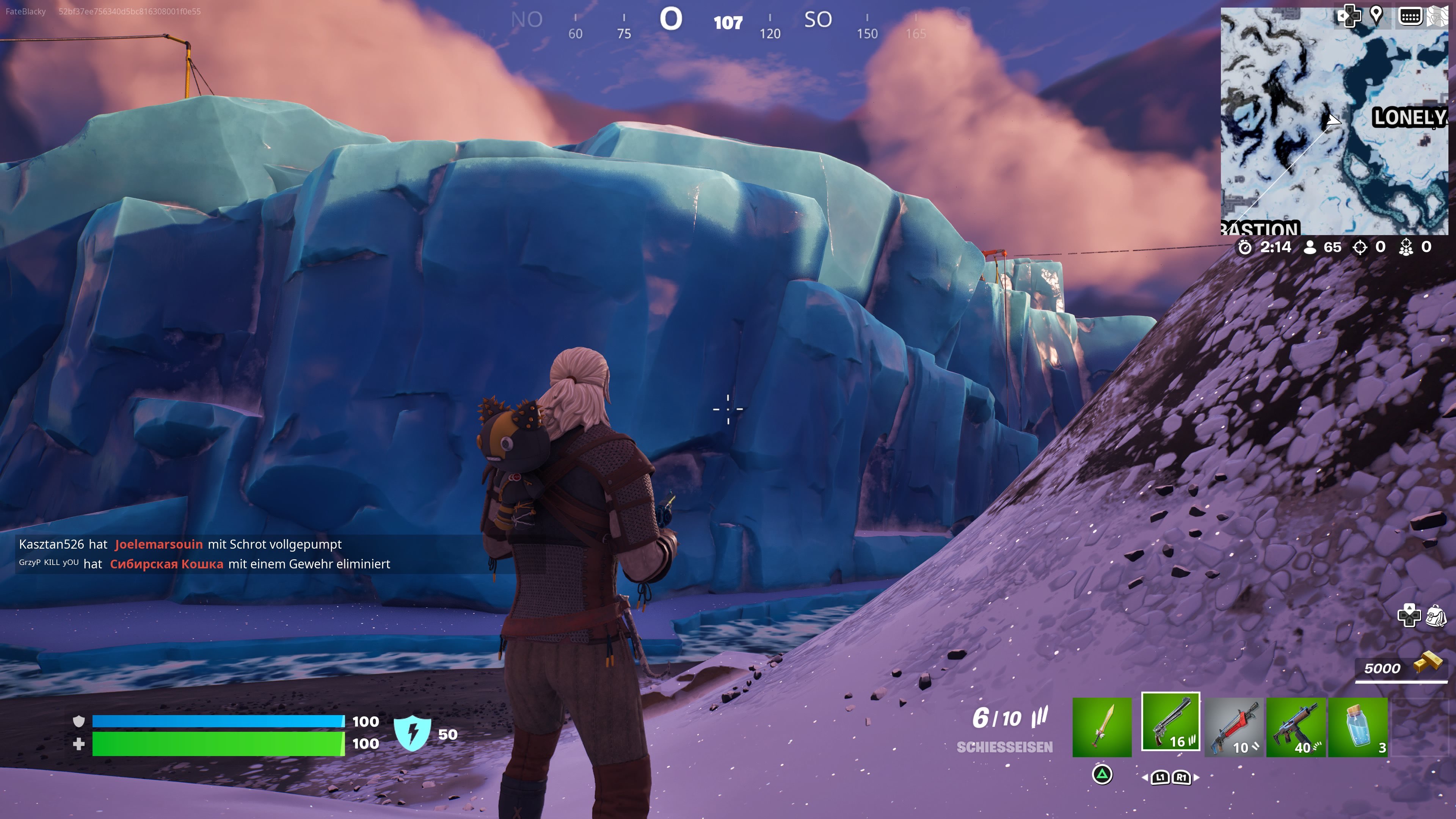
Task: Switch to the red pump shotgun slot
Action: click(1234, 727)
